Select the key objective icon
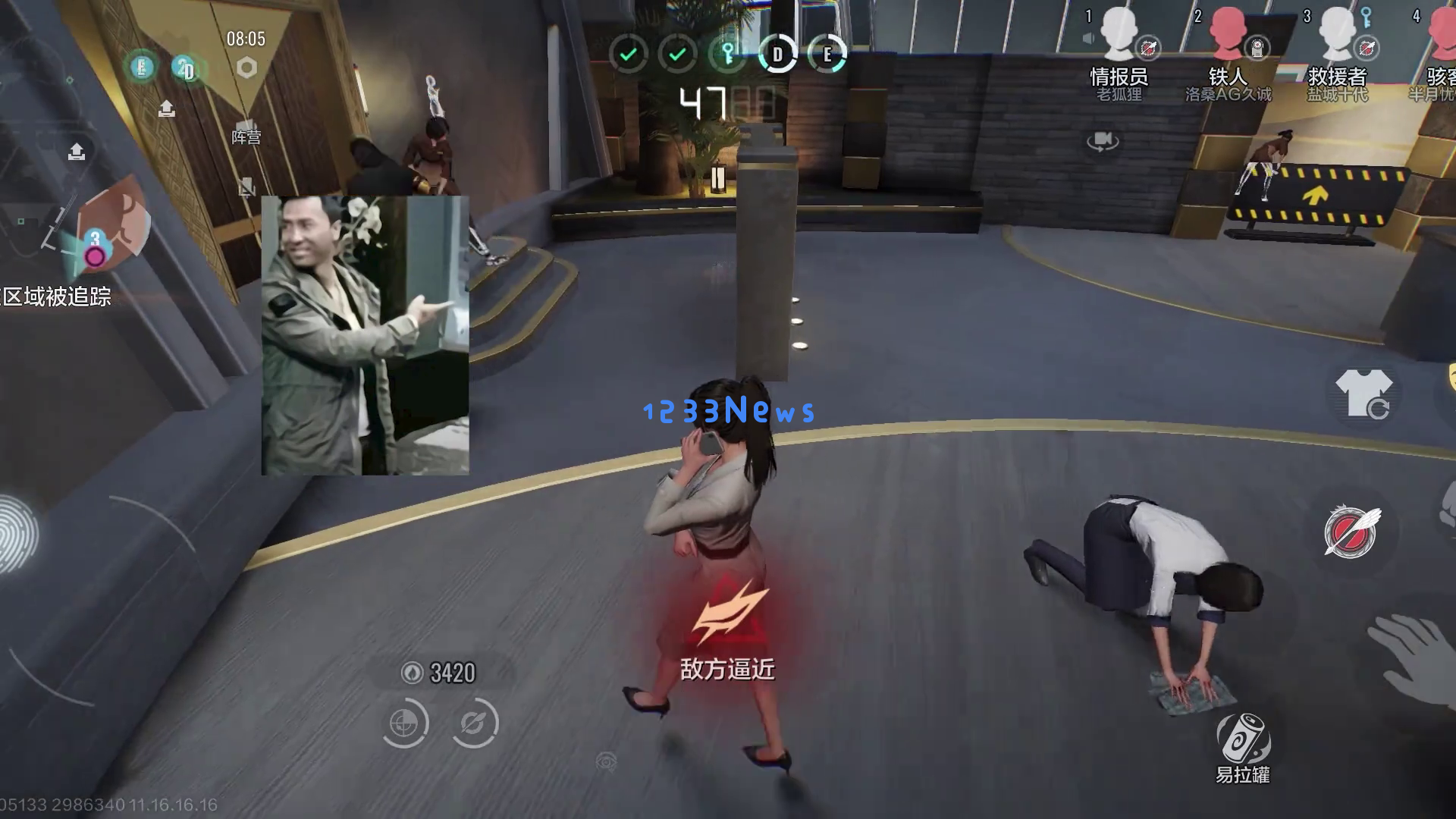This screenshot has height=819, width=1456. tap(727, 54)
